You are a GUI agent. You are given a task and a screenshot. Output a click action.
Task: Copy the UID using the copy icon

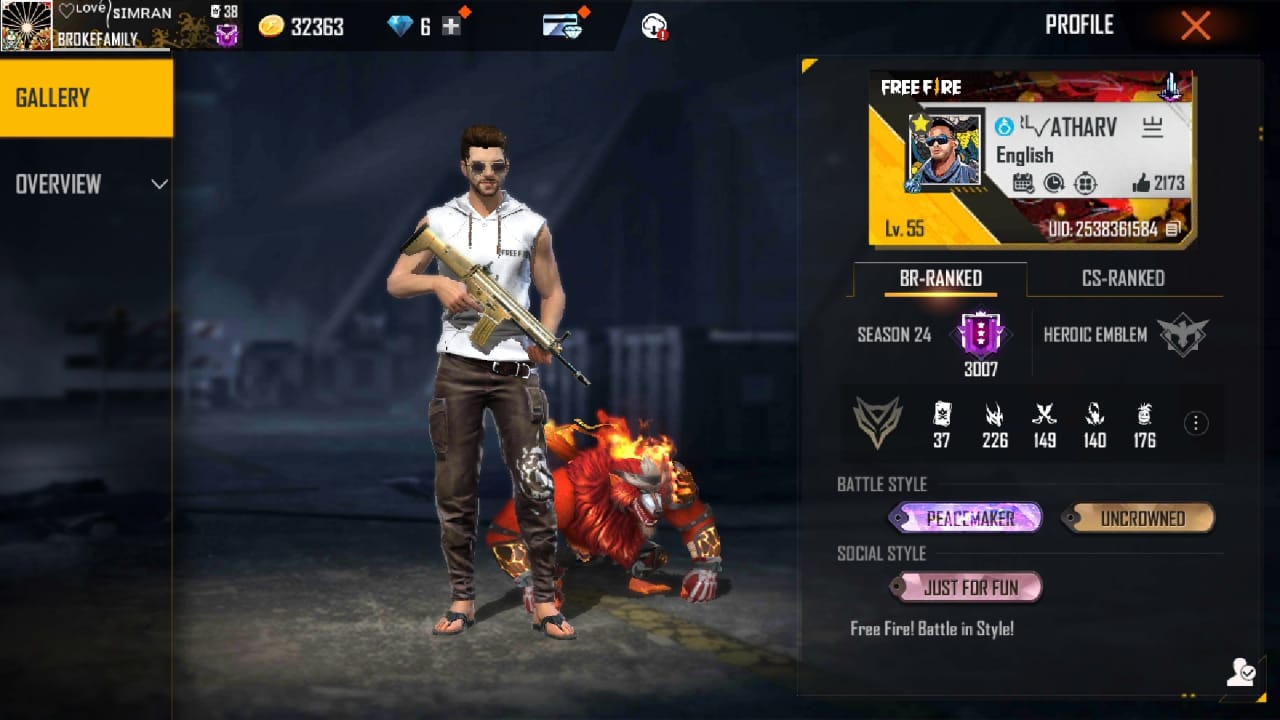click(1173, 230)
